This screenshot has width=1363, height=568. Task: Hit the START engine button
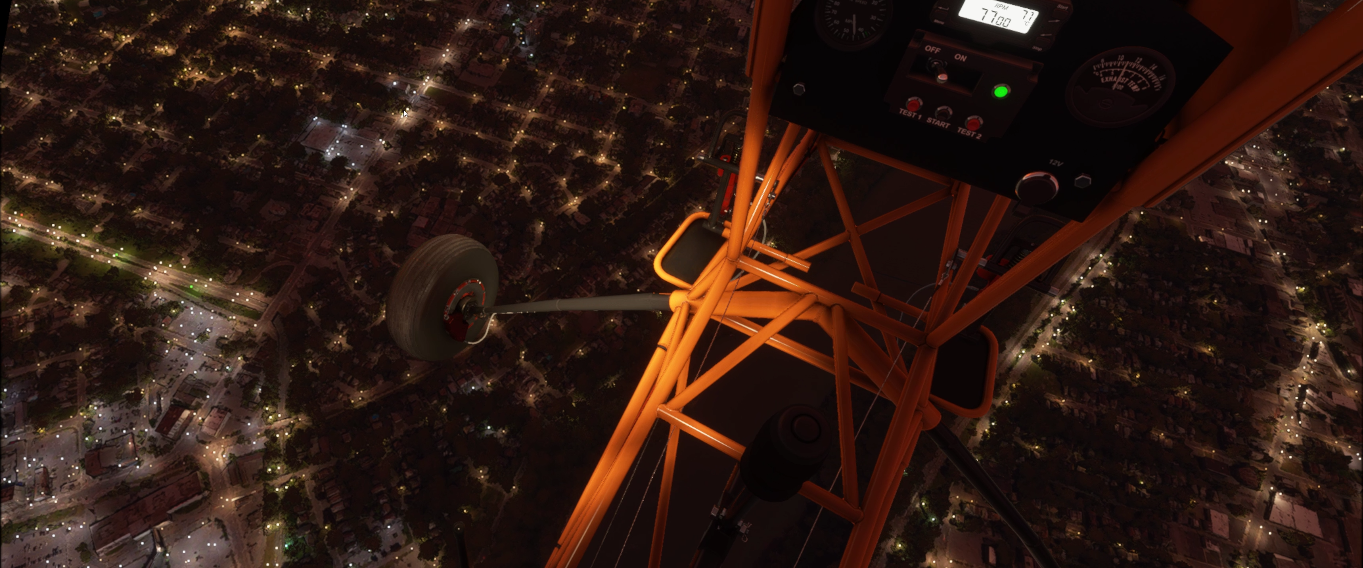[942, 113]
